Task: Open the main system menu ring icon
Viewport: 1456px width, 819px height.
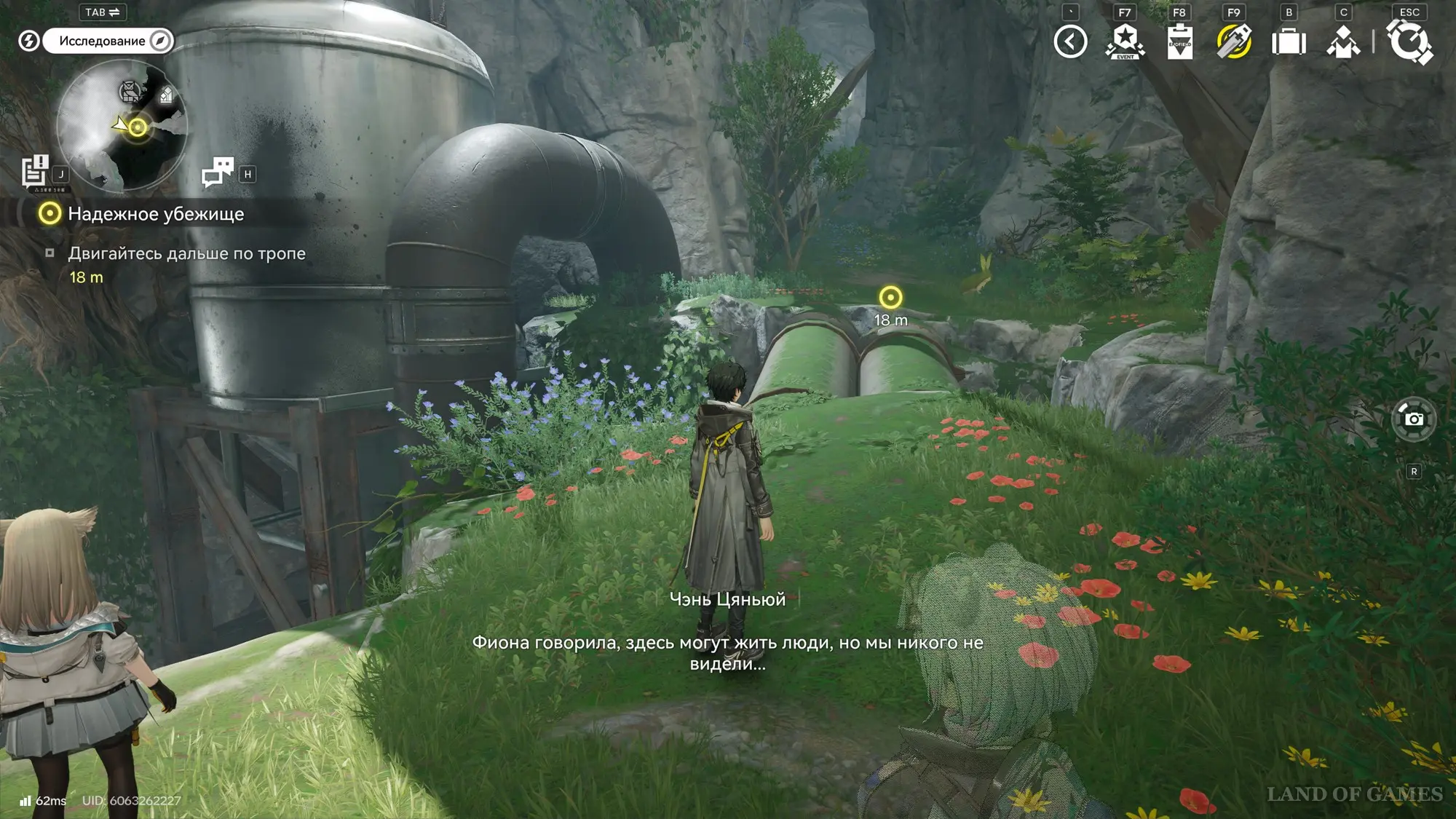Action: click(1409, 41)
